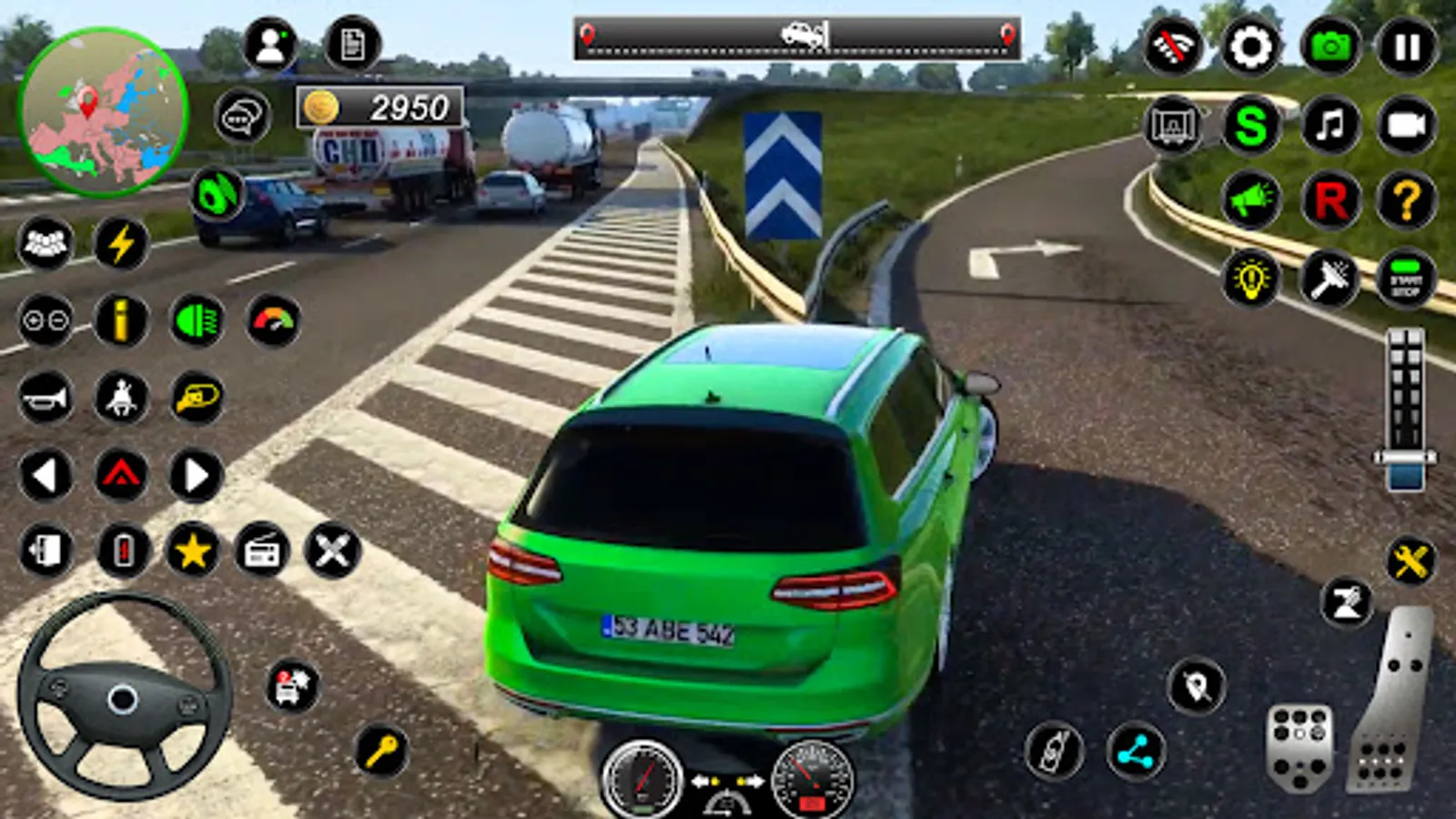Click the red R button

coord(1330,200)
